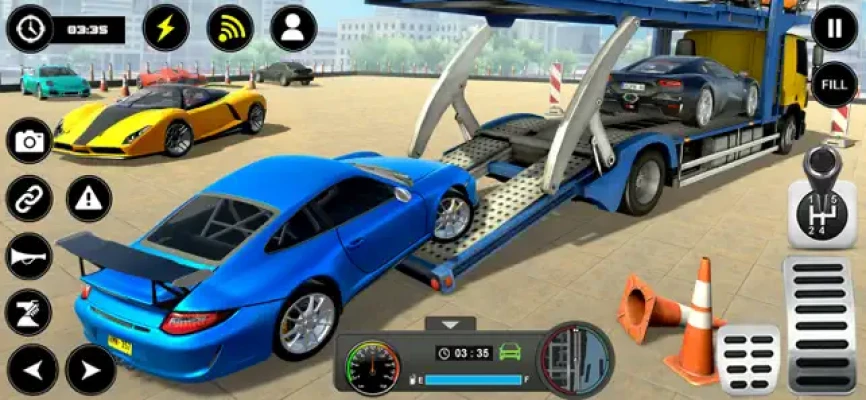Click the chain link icon
This screenshot has height=400, width=866.
(29, 198)
